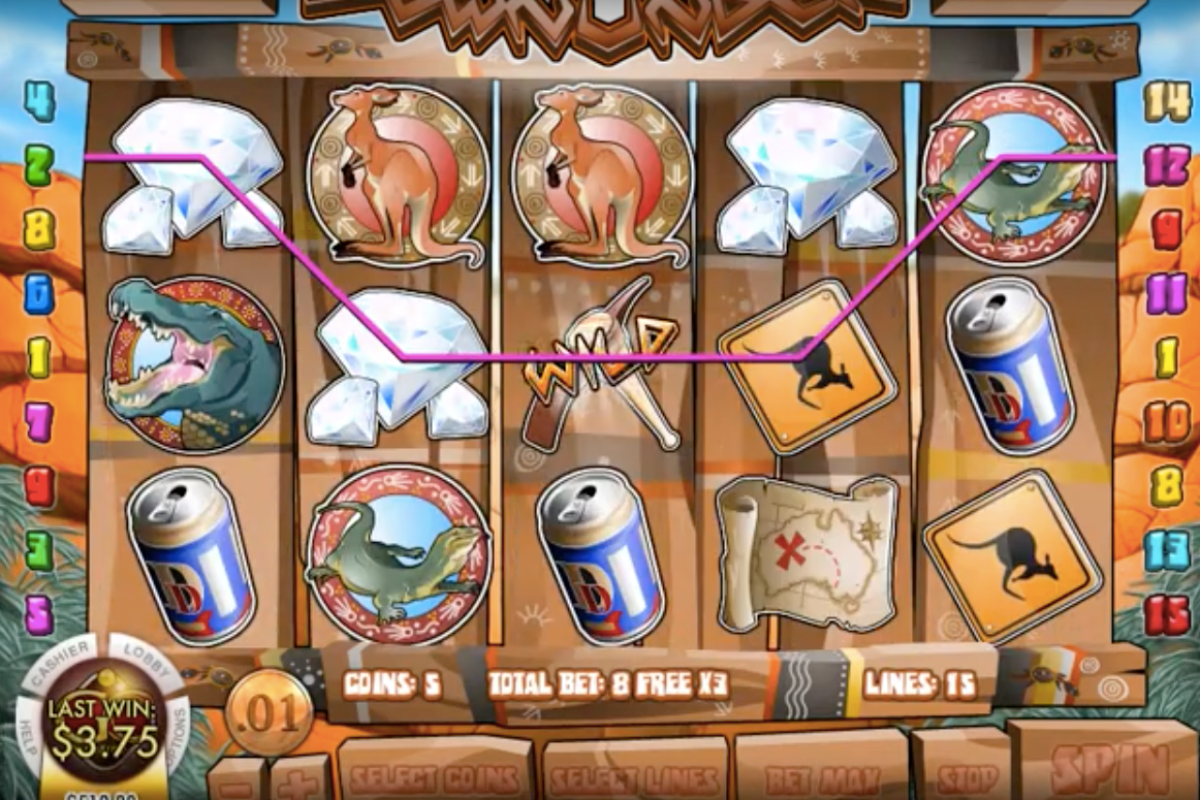This screenshot has height=800, width=1200.
Task: Pick payline number 13 marker
Action: pos(1167,550)
